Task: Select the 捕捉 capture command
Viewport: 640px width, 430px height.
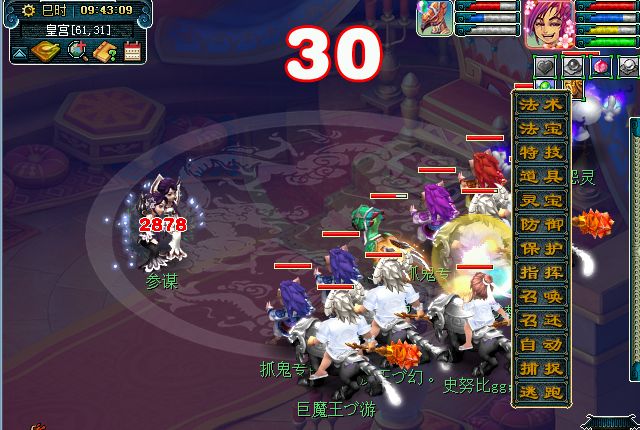Action: (x=541, y=369)
